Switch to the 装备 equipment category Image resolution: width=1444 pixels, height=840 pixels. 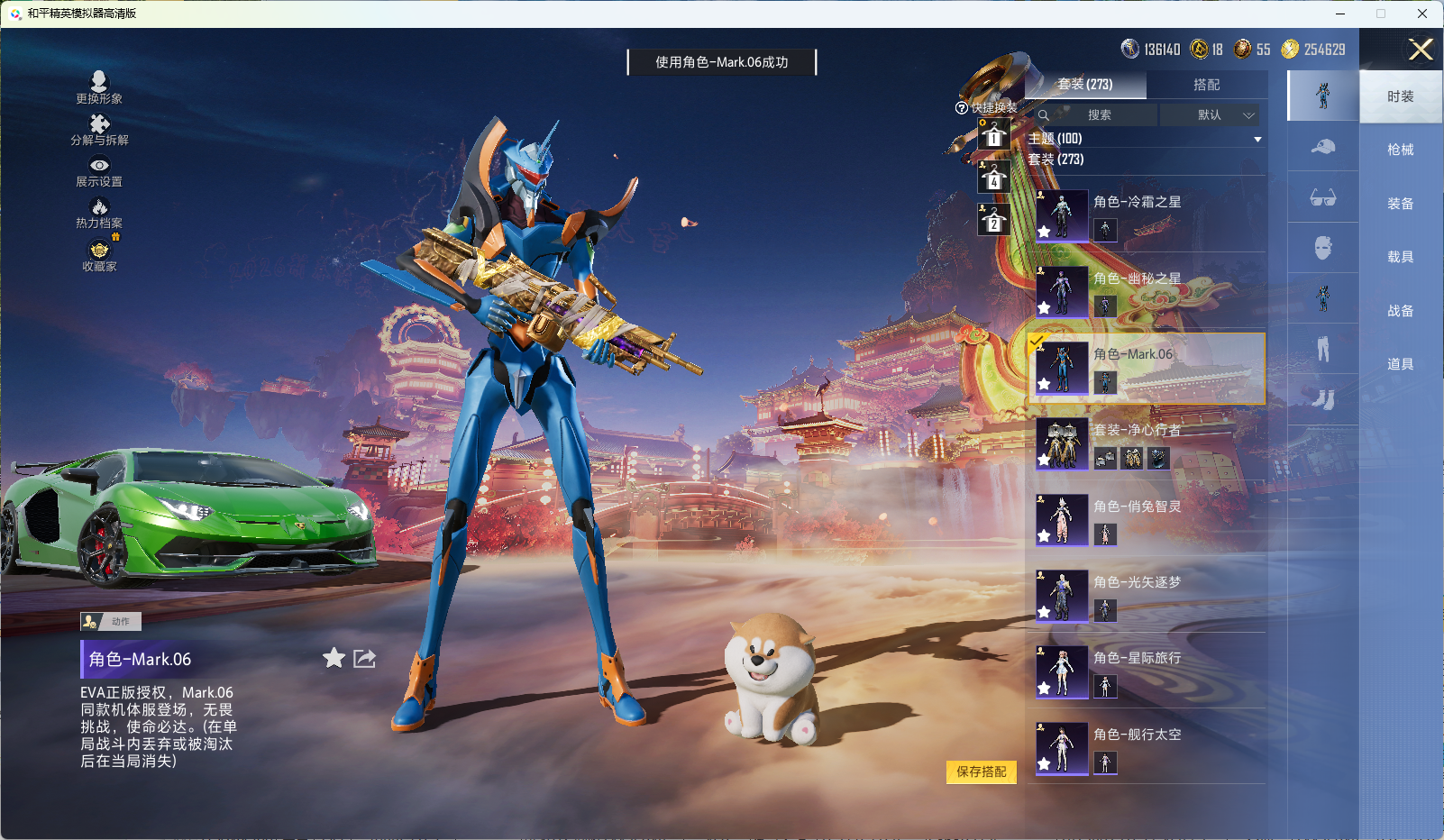(x=1400, y=204)
